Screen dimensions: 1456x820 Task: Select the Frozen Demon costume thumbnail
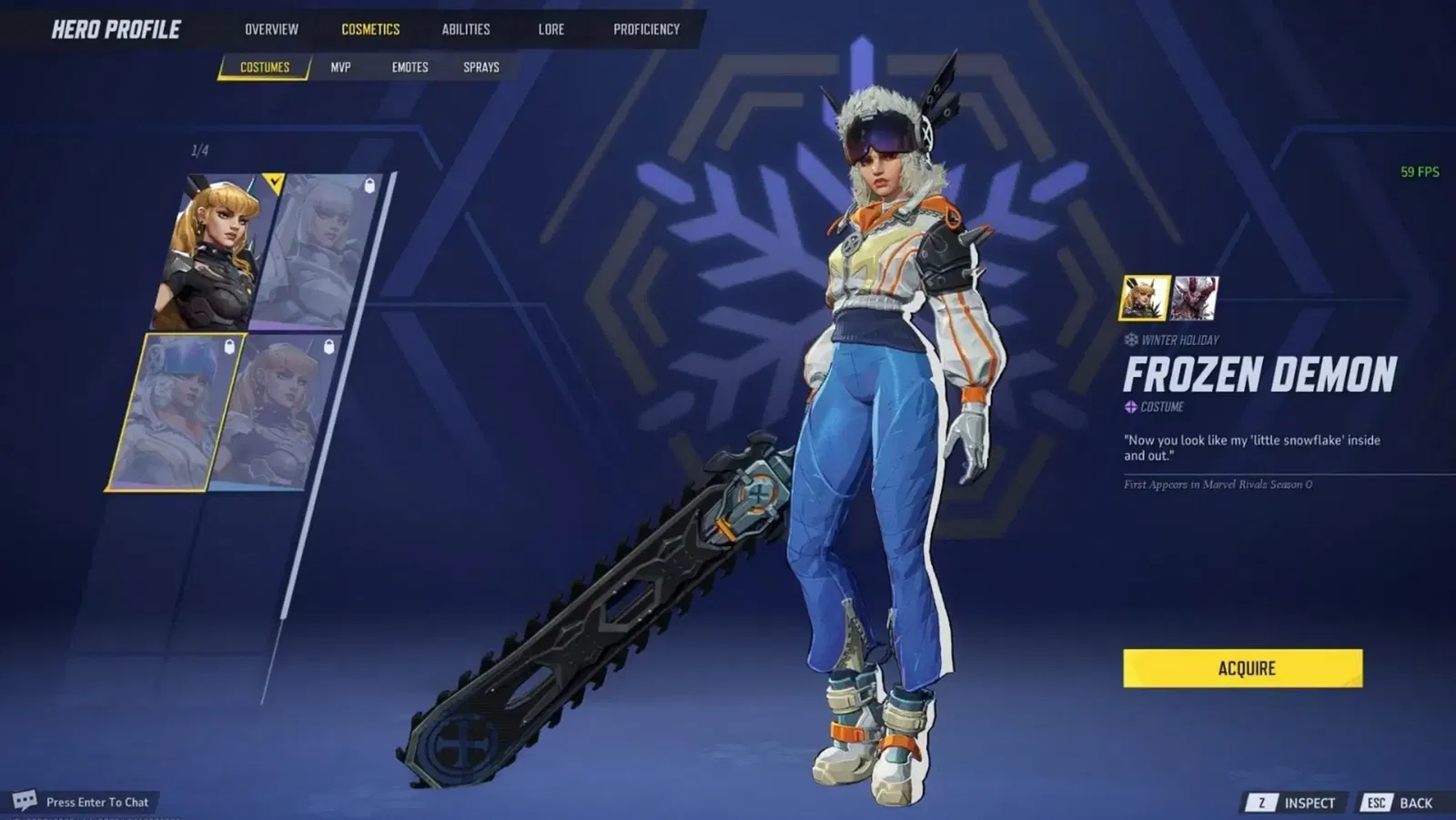tap(173, 412)
